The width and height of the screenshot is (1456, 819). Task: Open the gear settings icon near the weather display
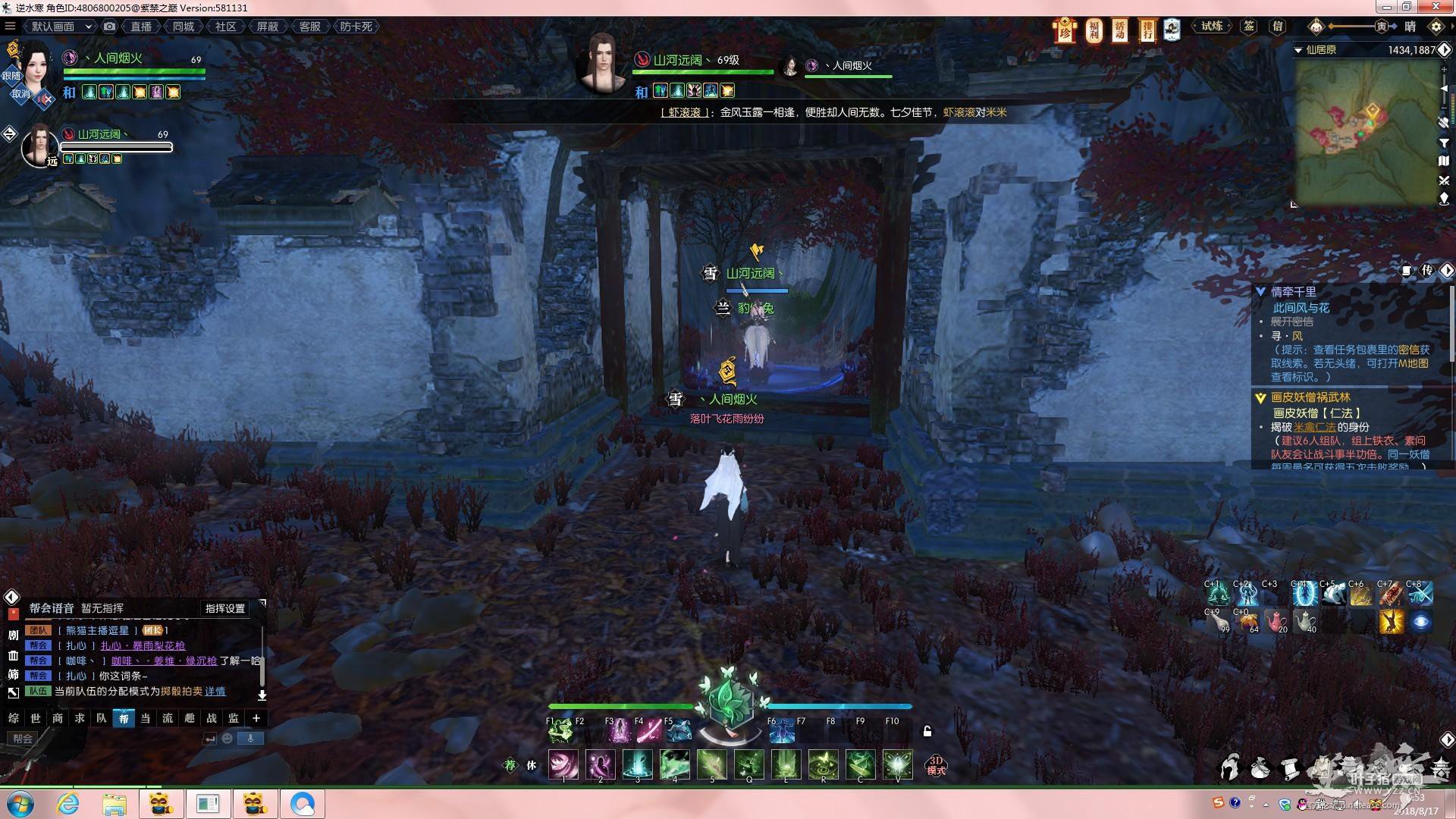pos(1436,27)
